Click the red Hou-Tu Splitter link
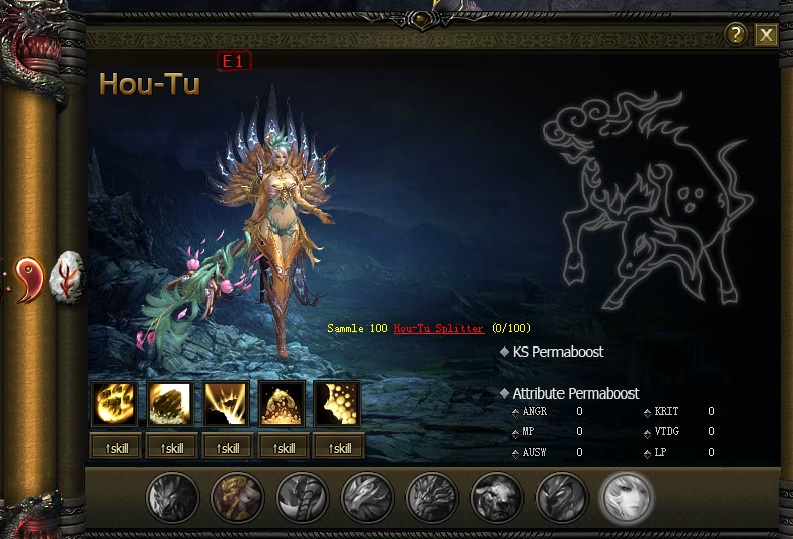Image resolution: width=793 pixels, height=539 pixels. 438,328
